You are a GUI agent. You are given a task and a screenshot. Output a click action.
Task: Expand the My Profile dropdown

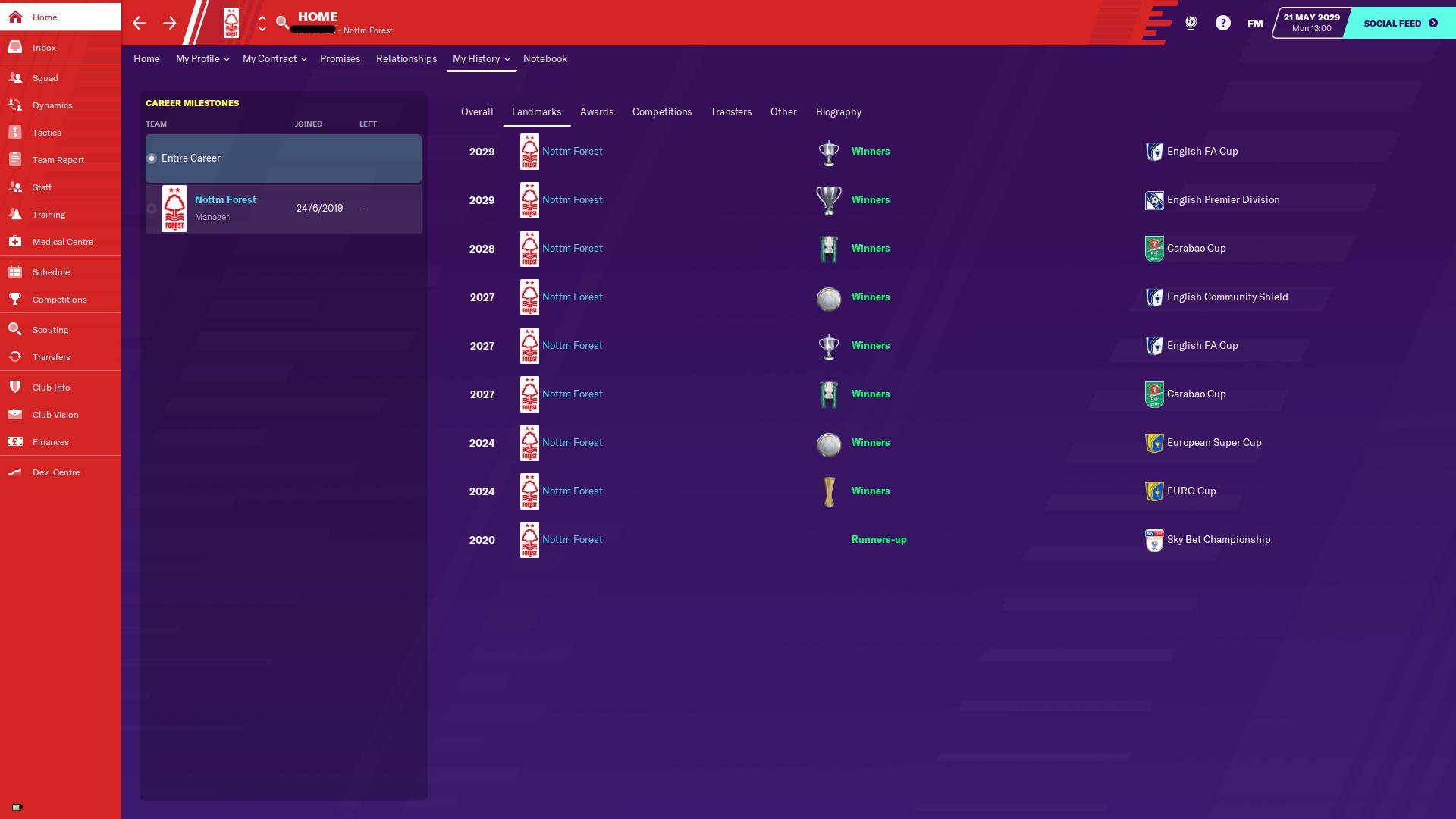click(x=202, y=59)
